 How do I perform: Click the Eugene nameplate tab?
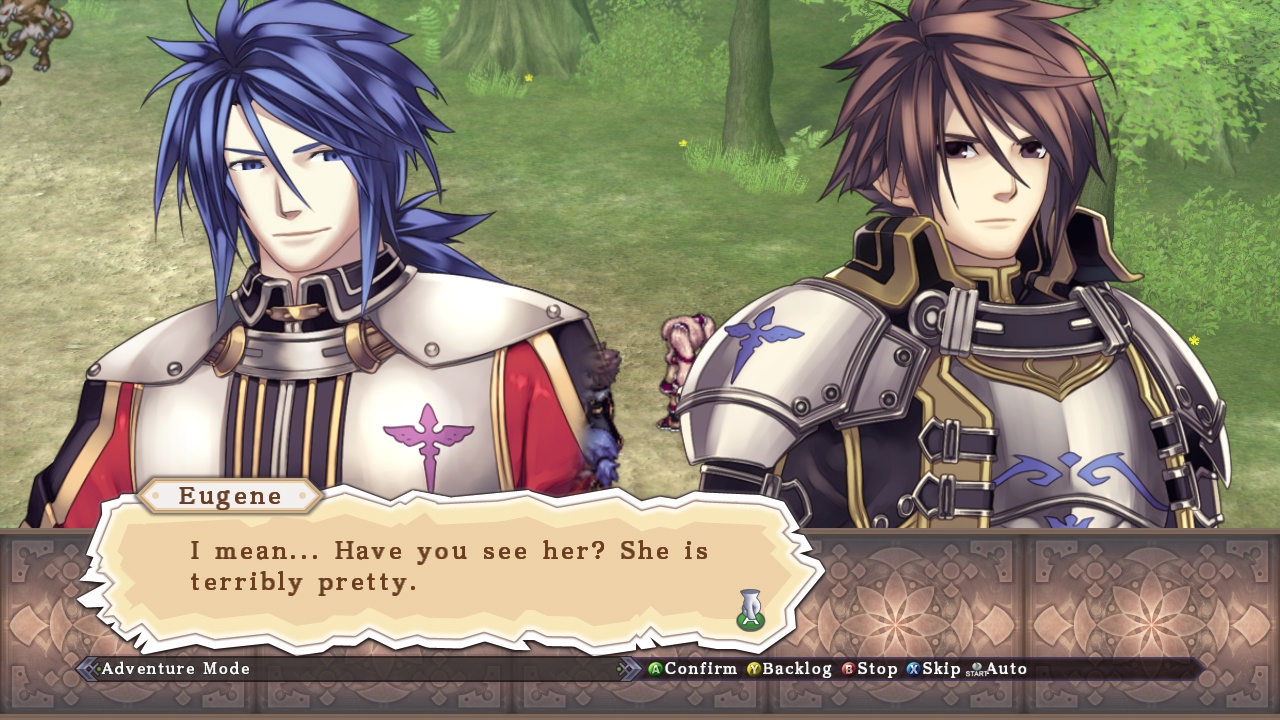[x=231, y=496]
